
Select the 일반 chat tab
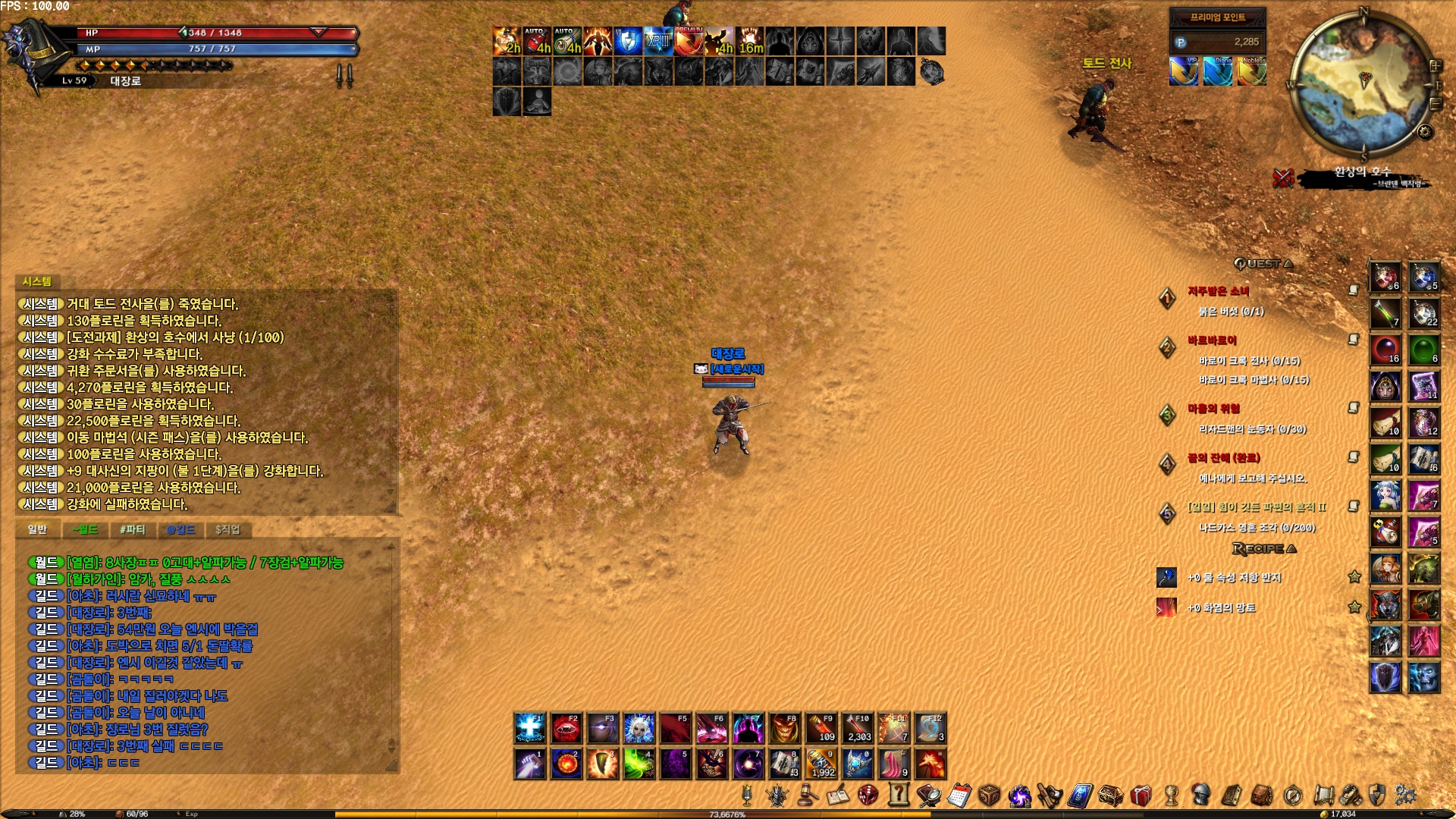click(37, 529)
